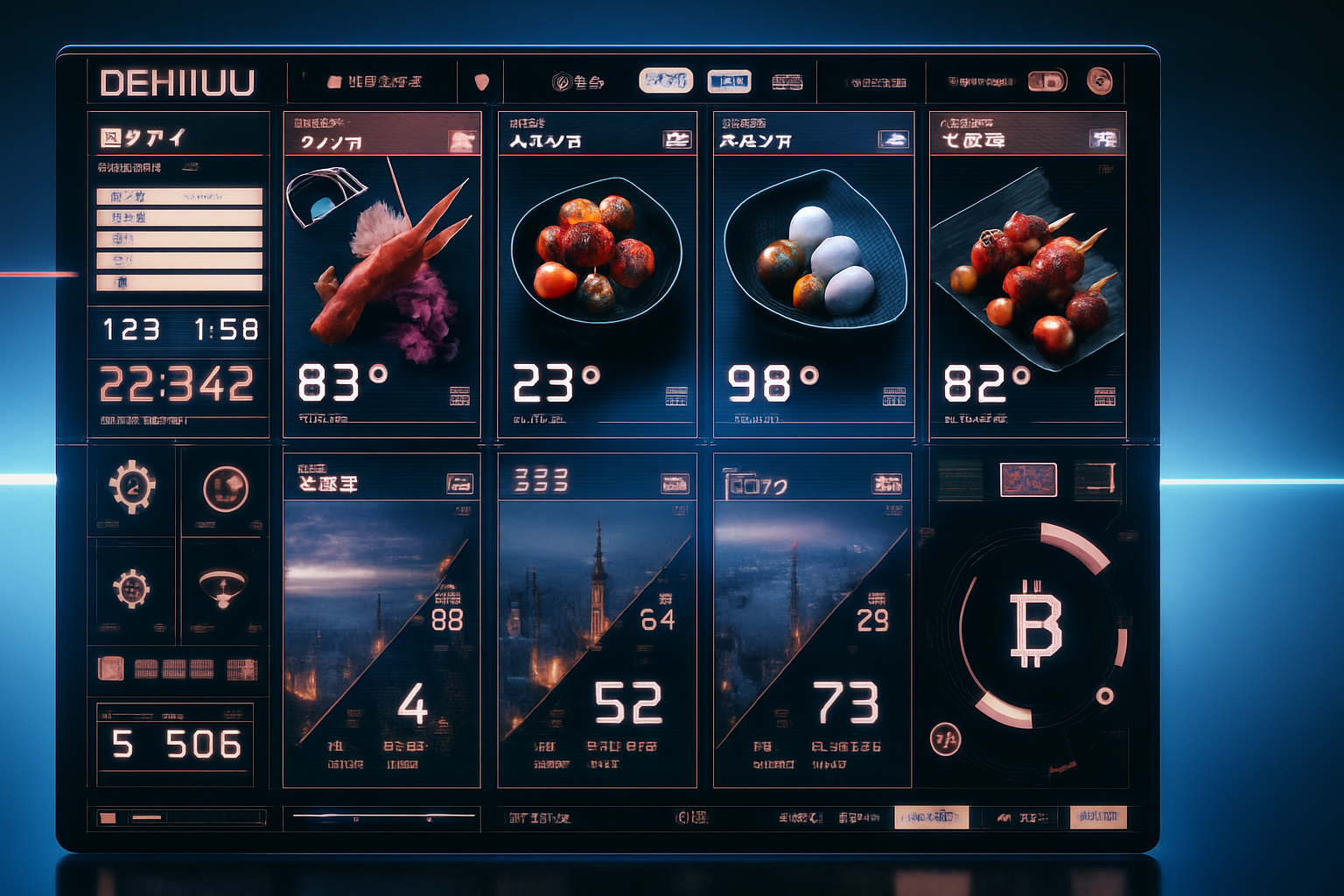Click the Bitcoin symbol dial
This screenshot has width=1344, height=896.
[x=1036, y=624]
